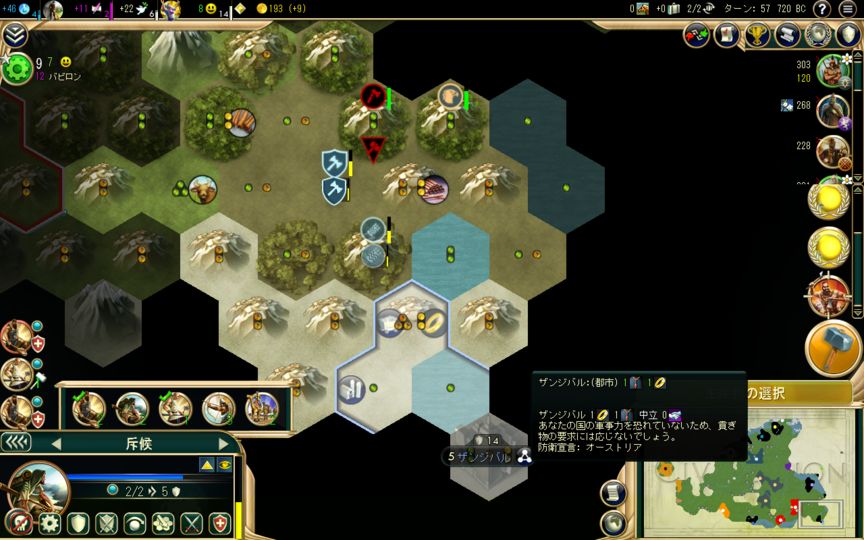Open the social policies scroll button
864x540 pixels.
pyautogui.click(x=789, y=36)
